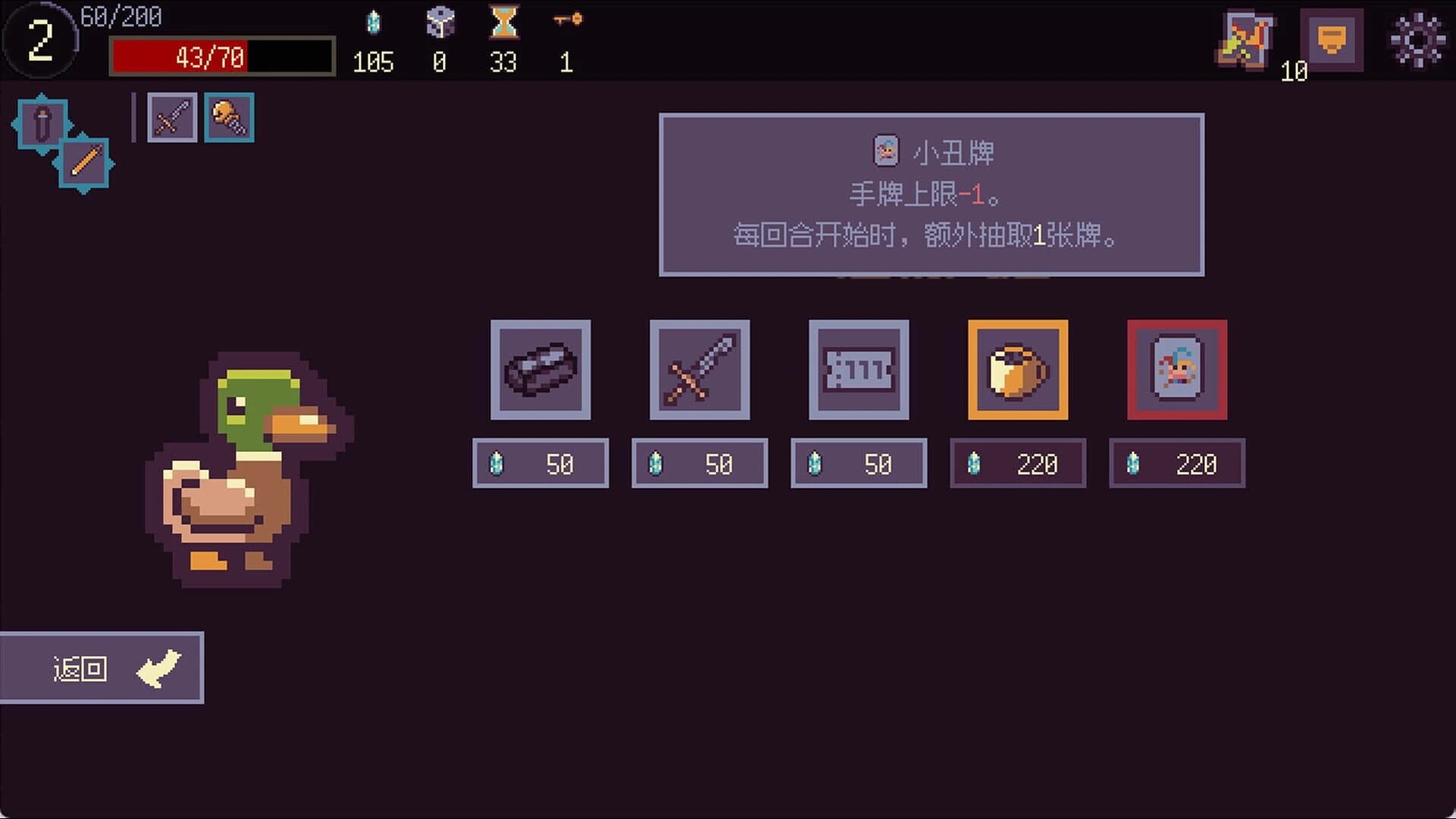
Task: Select the iron ingot shop item
Action: (541, 371)
